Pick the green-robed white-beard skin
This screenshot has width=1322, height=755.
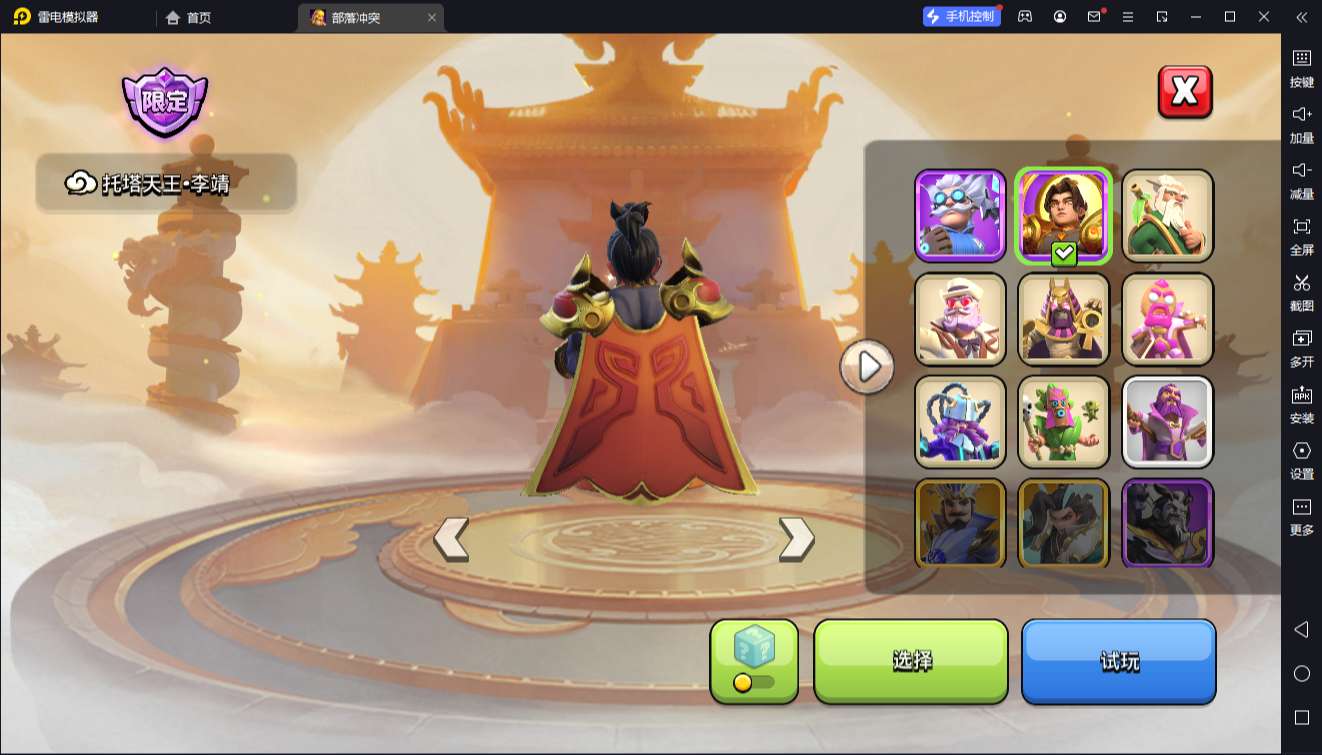[1167, 216]
